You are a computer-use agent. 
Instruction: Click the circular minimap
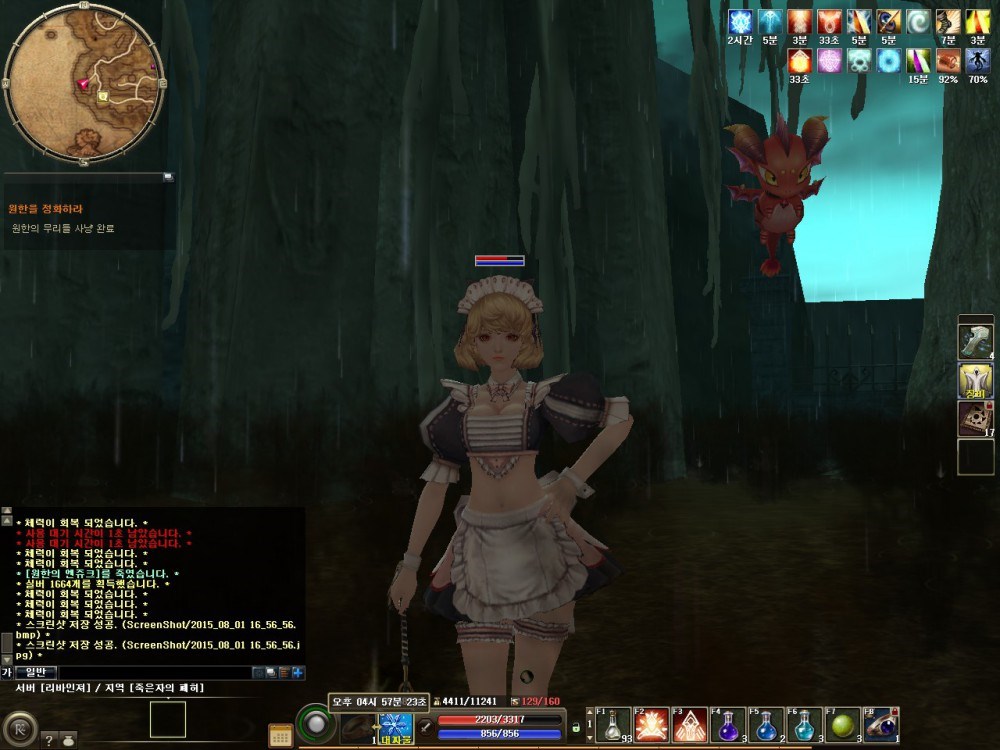pos(84,84)
